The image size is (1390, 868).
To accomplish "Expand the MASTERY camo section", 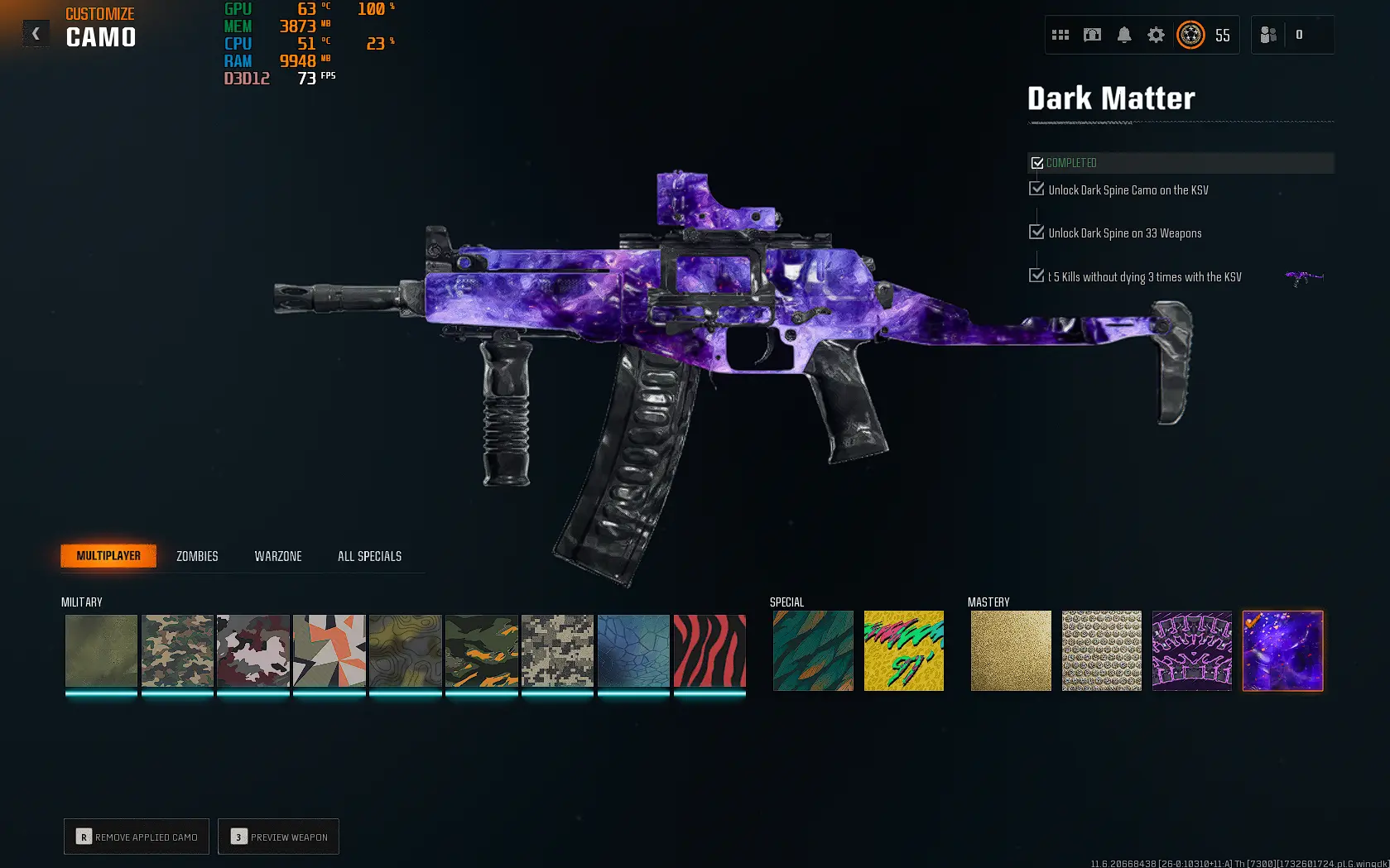I will (x=988, y=602).
